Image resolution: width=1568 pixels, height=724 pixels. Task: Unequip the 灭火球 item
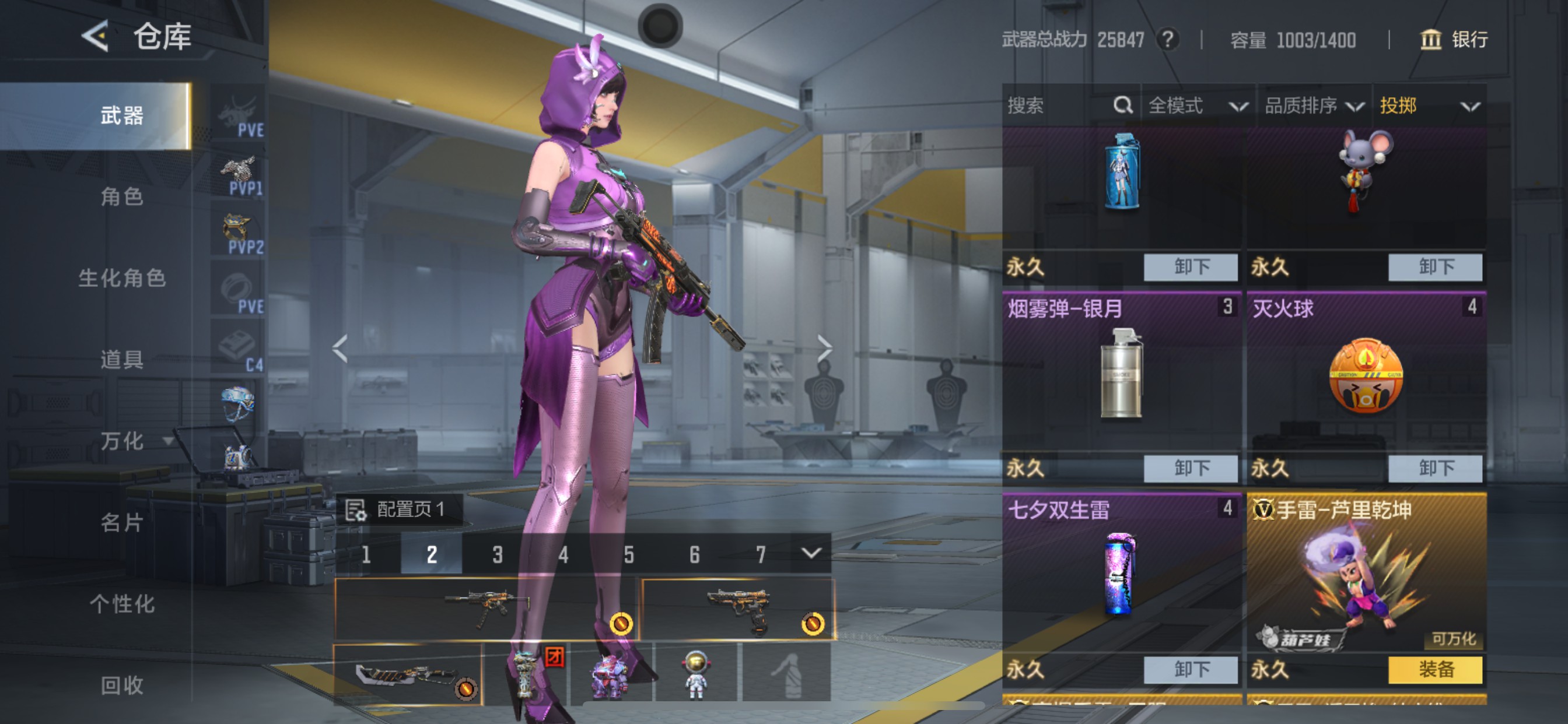click(x=1434, y=468)
